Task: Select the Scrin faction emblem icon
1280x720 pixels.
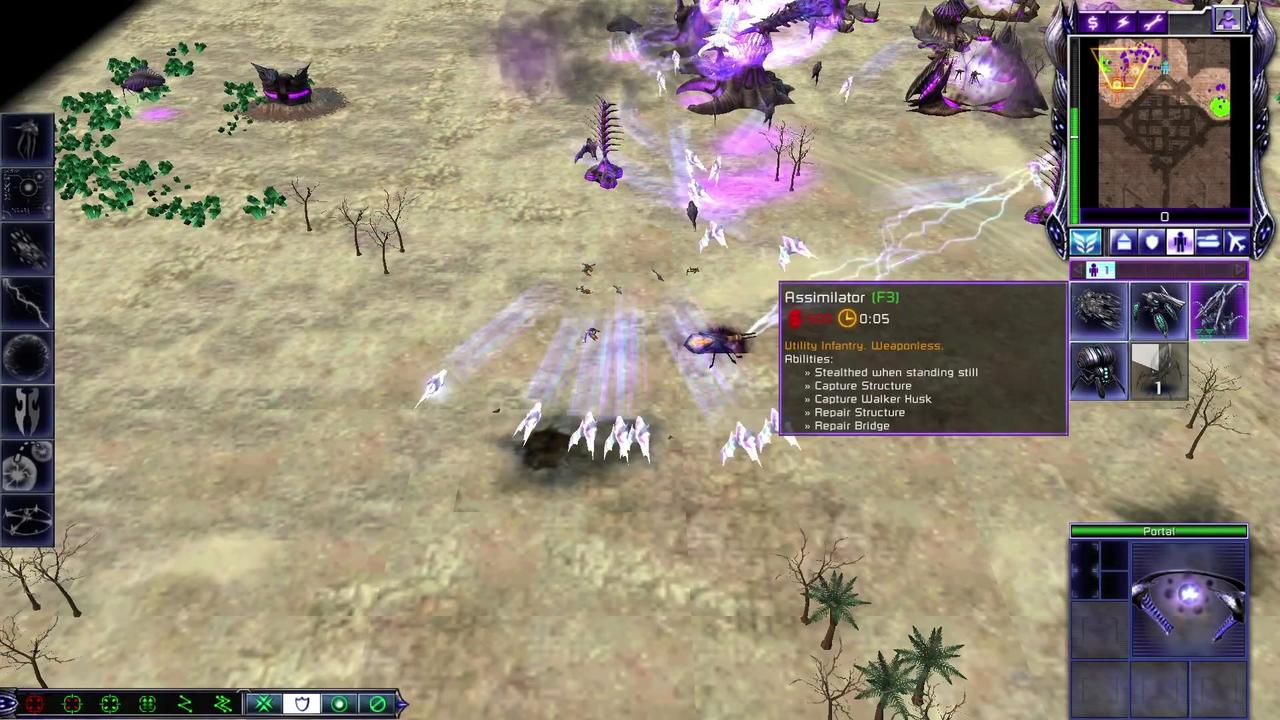Action: (x=1086, y=243)
